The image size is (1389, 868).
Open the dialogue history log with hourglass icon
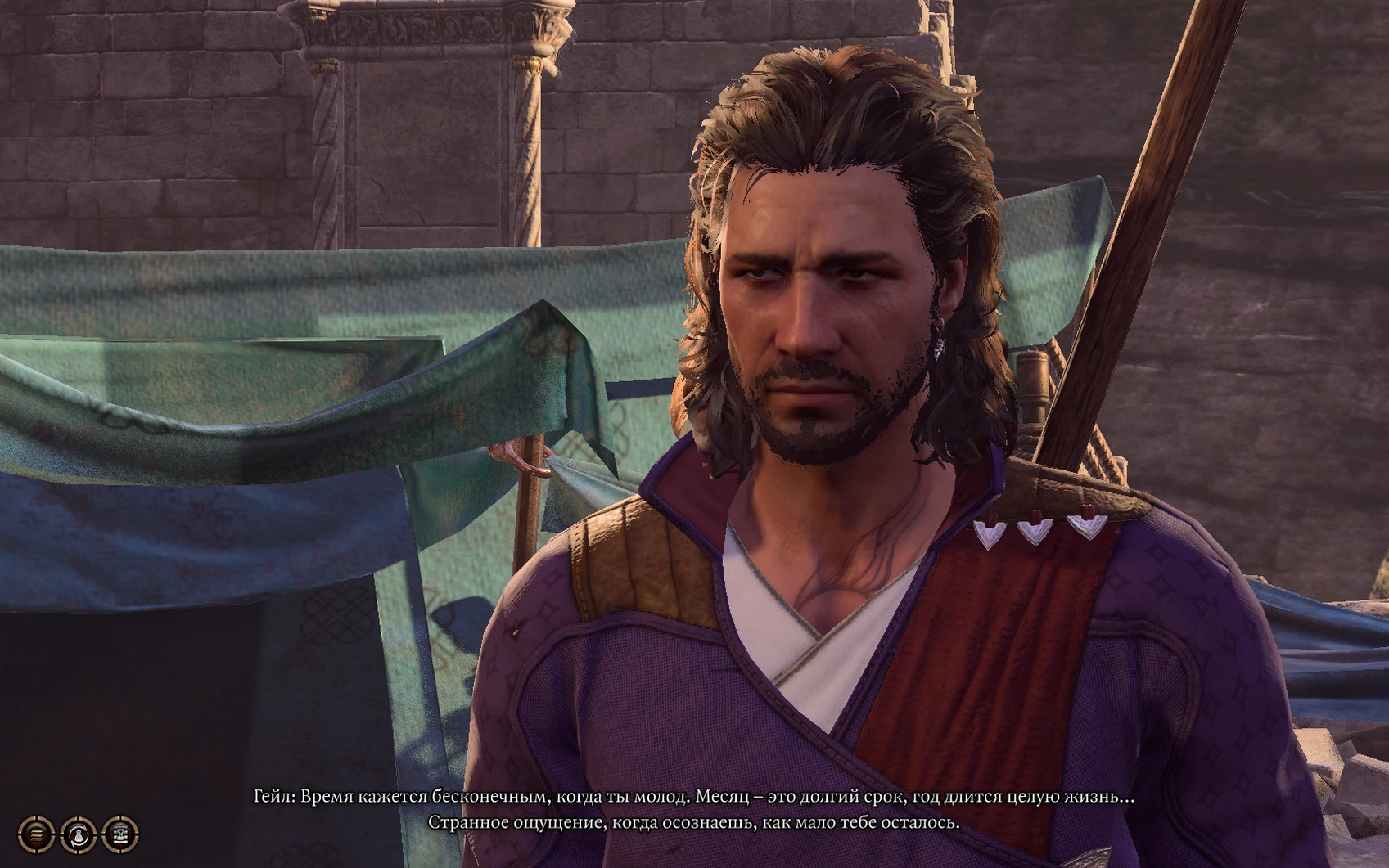[120, 834]
